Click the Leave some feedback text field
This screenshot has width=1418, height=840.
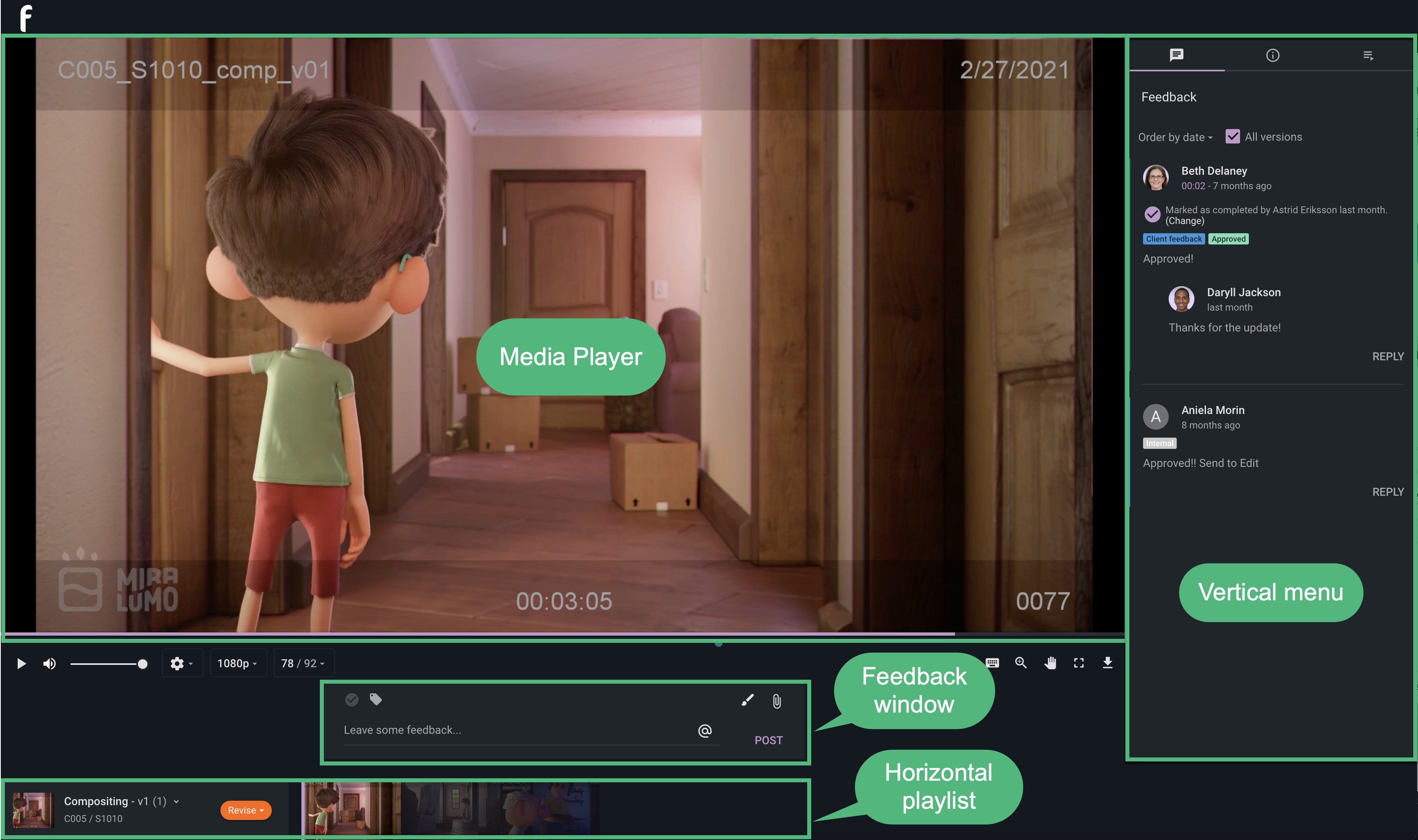tap(515, 730)
